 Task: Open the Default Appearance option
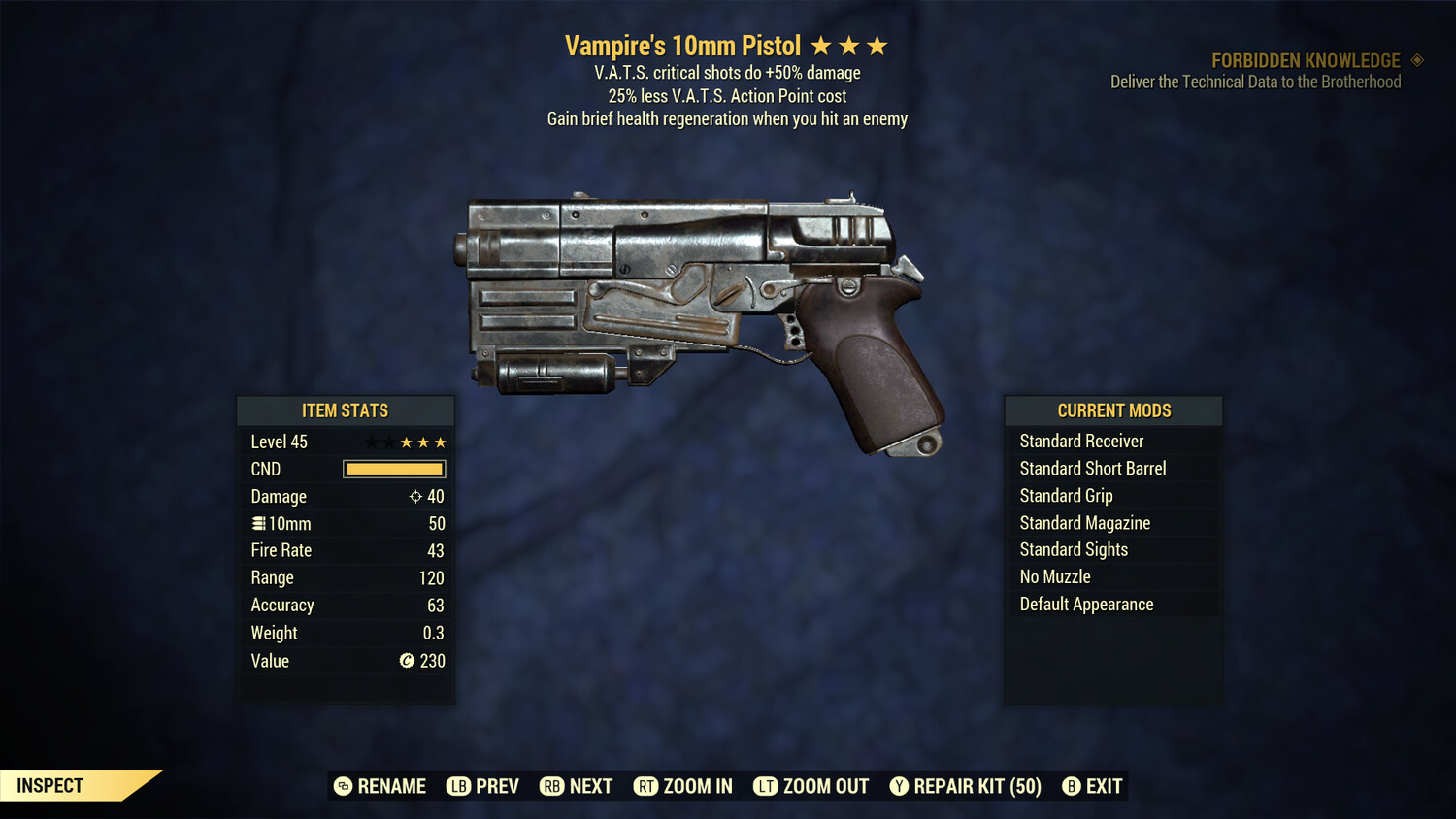1086,604
